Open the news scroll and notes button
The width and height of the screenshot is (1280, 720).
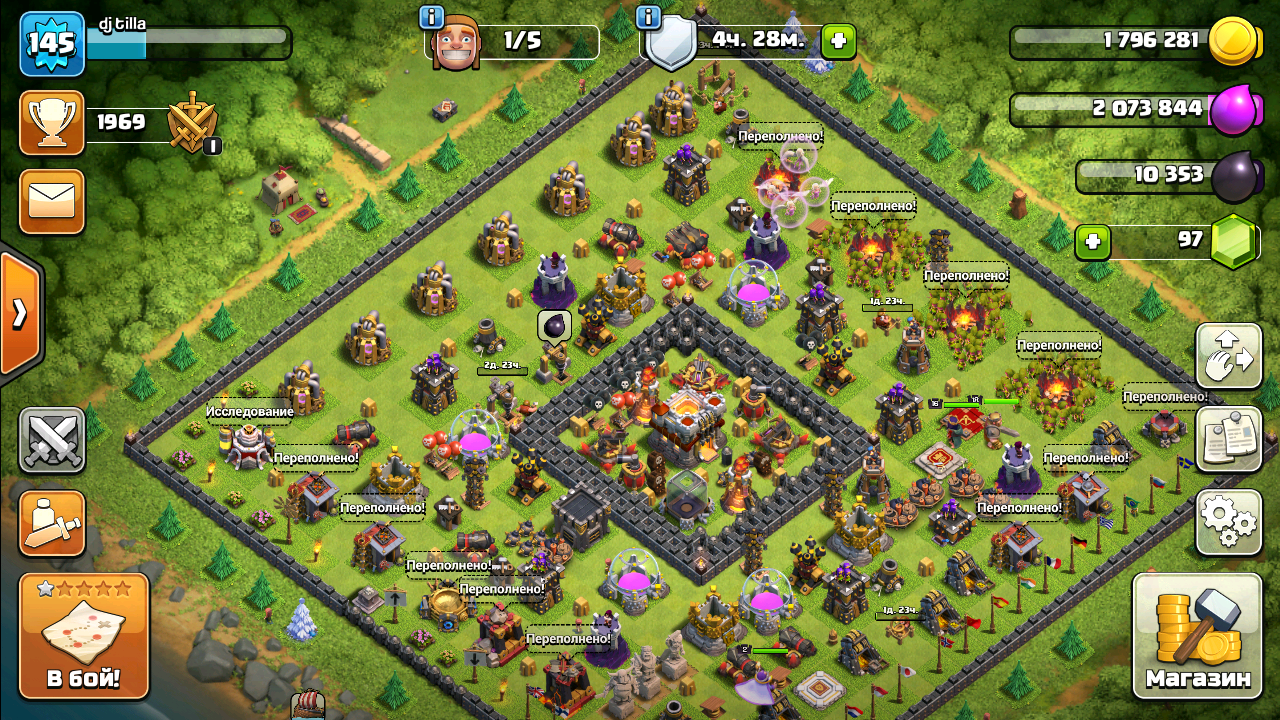point(1228,439)
